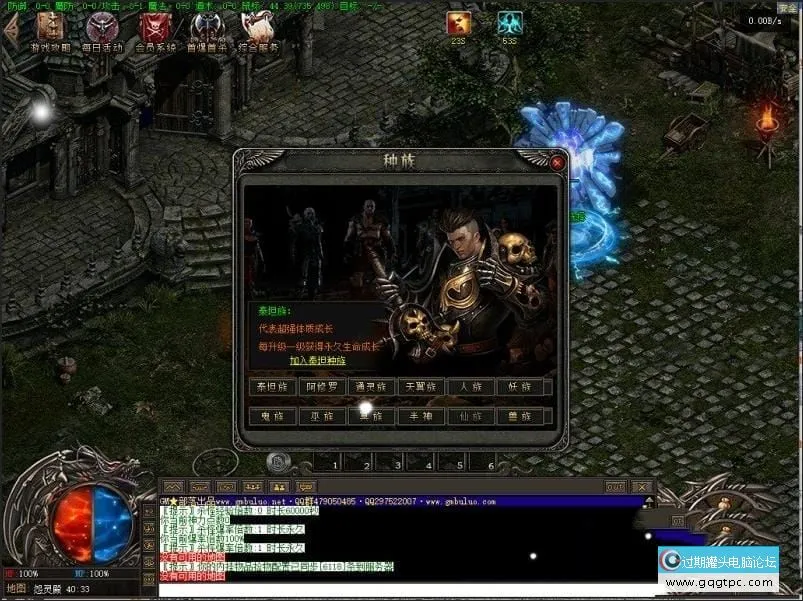
Task: Click the 加入泰坦种族 join link
Action: [x=317, y=360]
